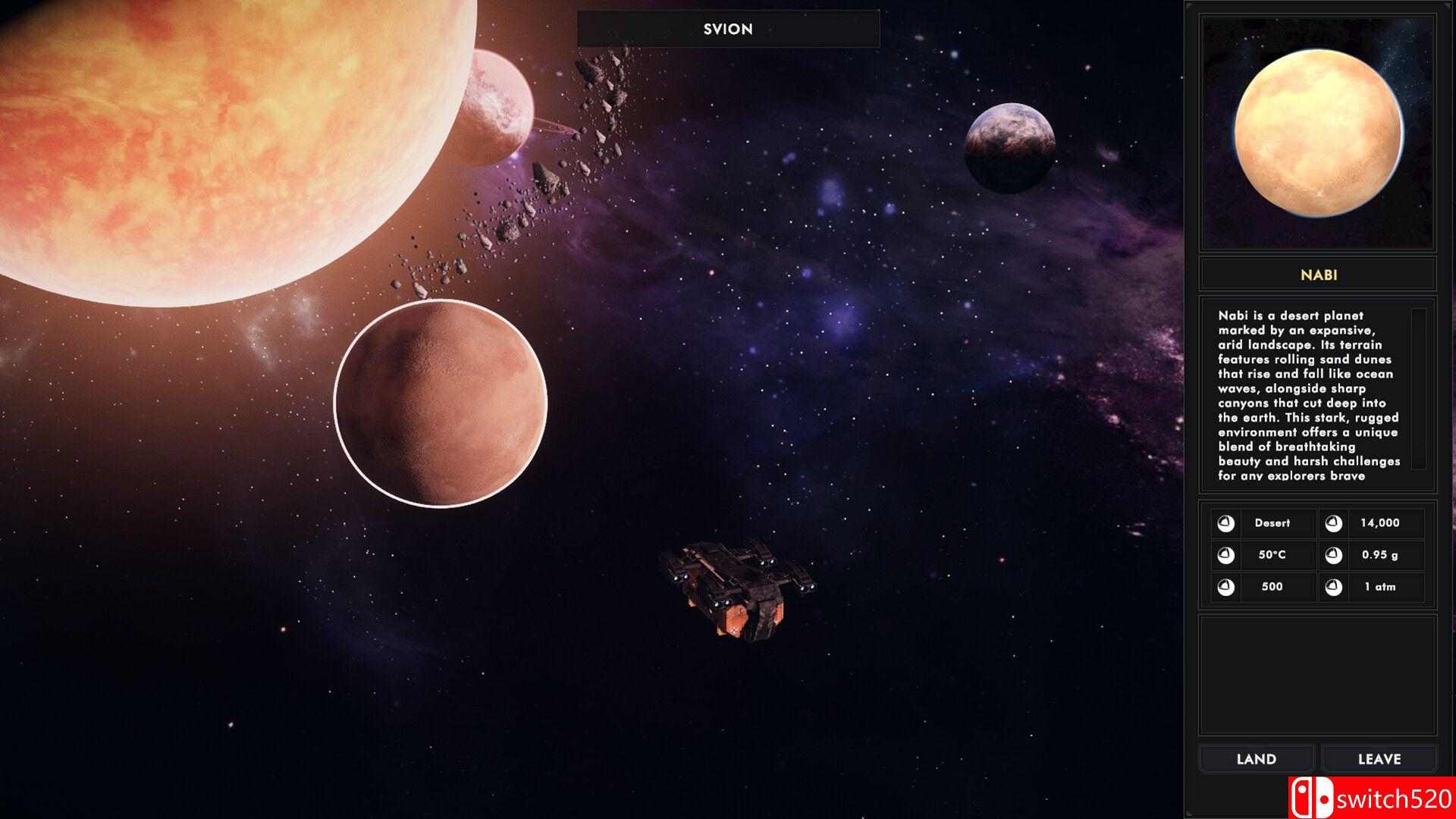Click the Desert stat value cell
The height and width of the screenshot is (819, 1456).
tap(1276, 523)
